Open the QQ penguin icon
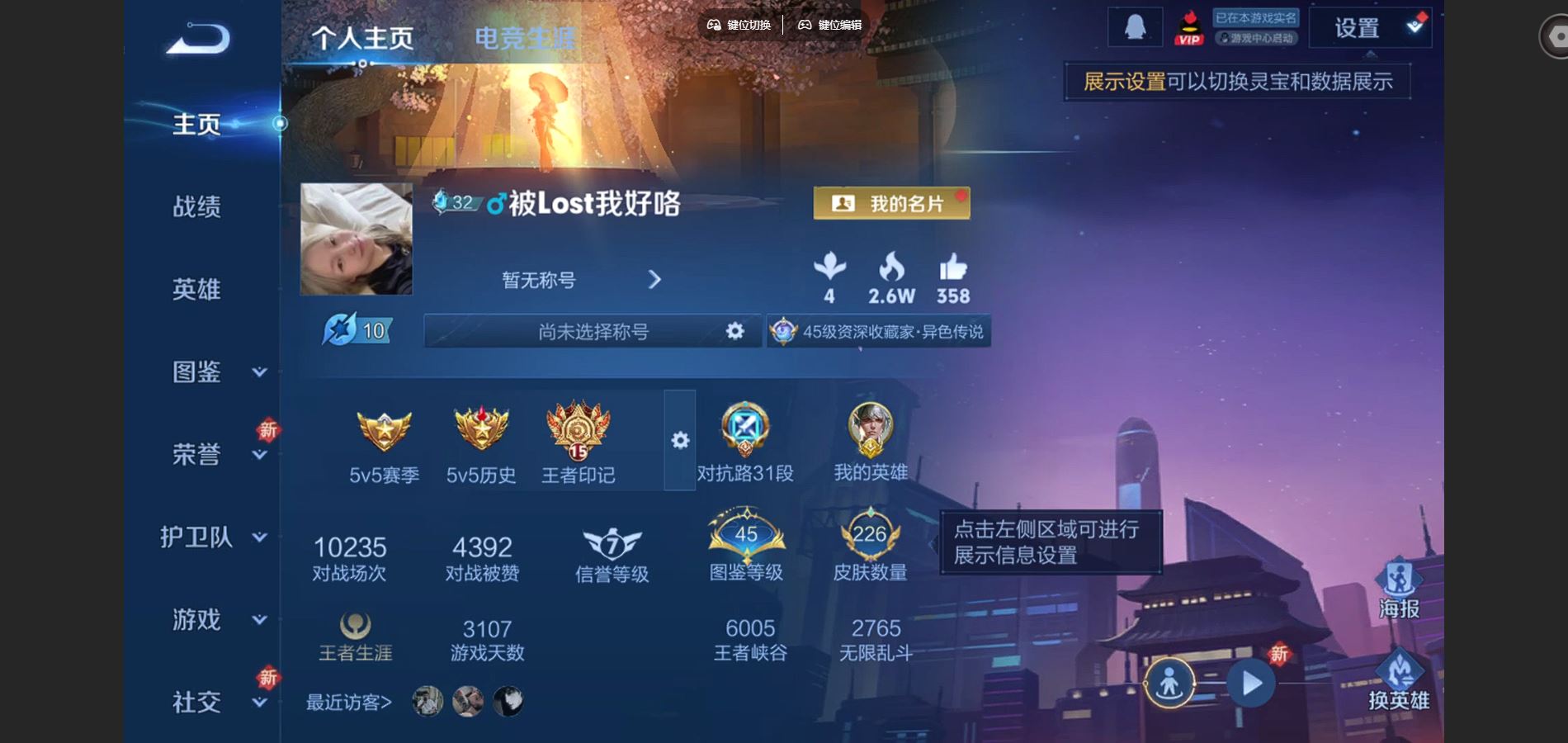This screenshot has width=1568, height=743. click(x=1134, y=26)
